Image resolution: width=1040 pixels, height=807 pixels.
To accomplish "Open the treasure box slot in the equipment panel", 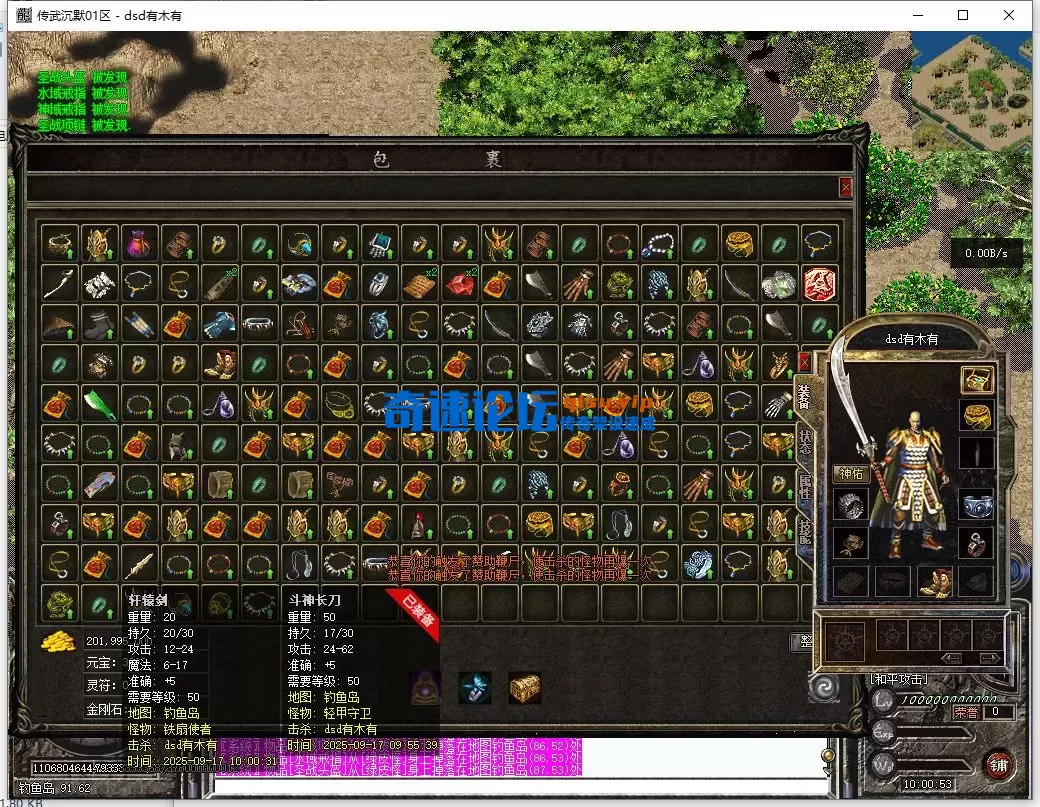I will tap(976, 380).
